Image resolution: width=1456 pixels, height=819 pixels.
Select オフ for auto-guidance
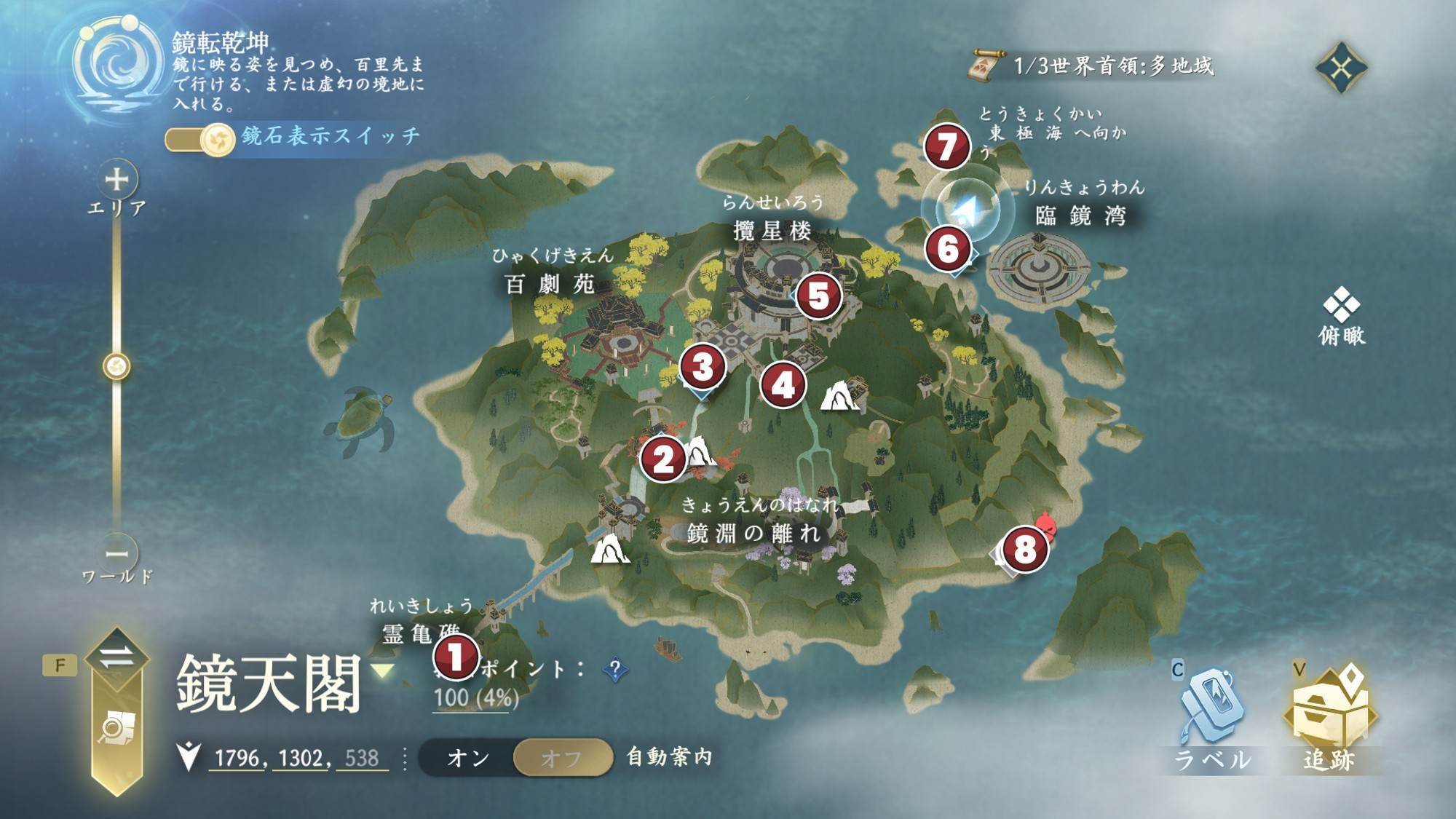coord(561,758)
